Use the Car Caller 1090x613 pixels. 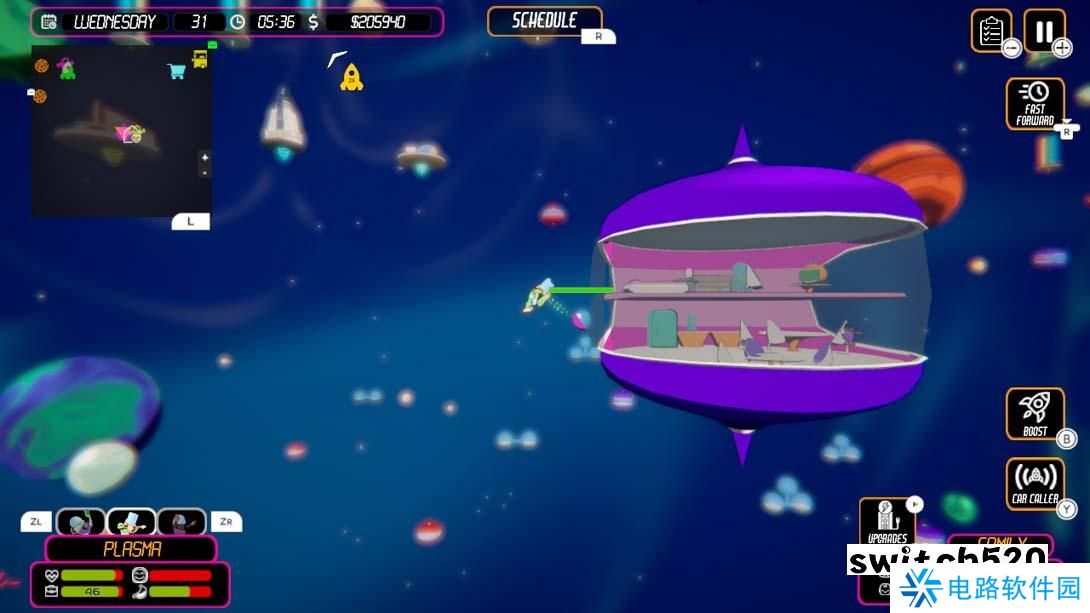1035,484
